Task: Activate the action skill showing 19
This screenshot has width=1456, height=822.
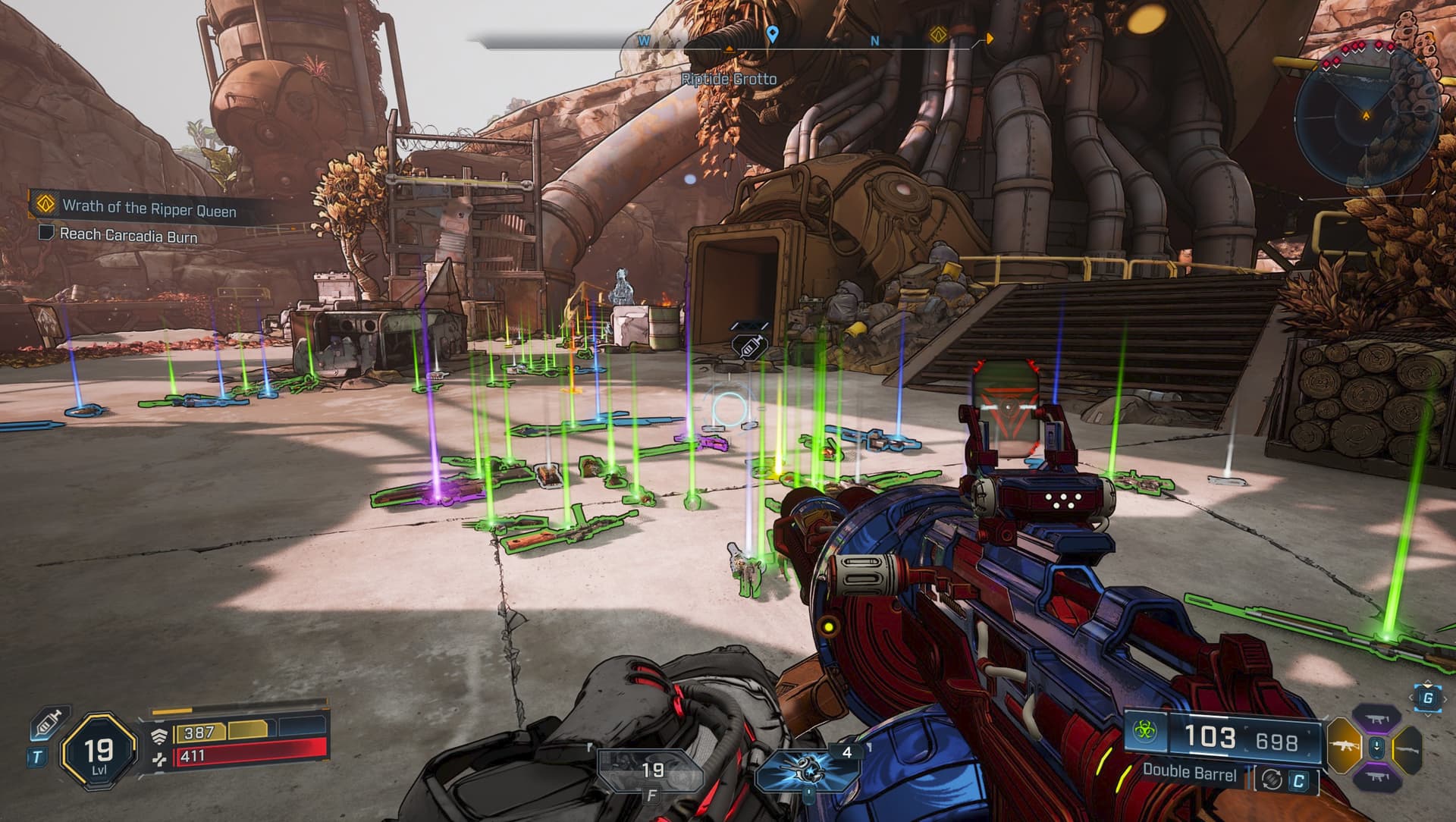Action: tap(652, 770)
